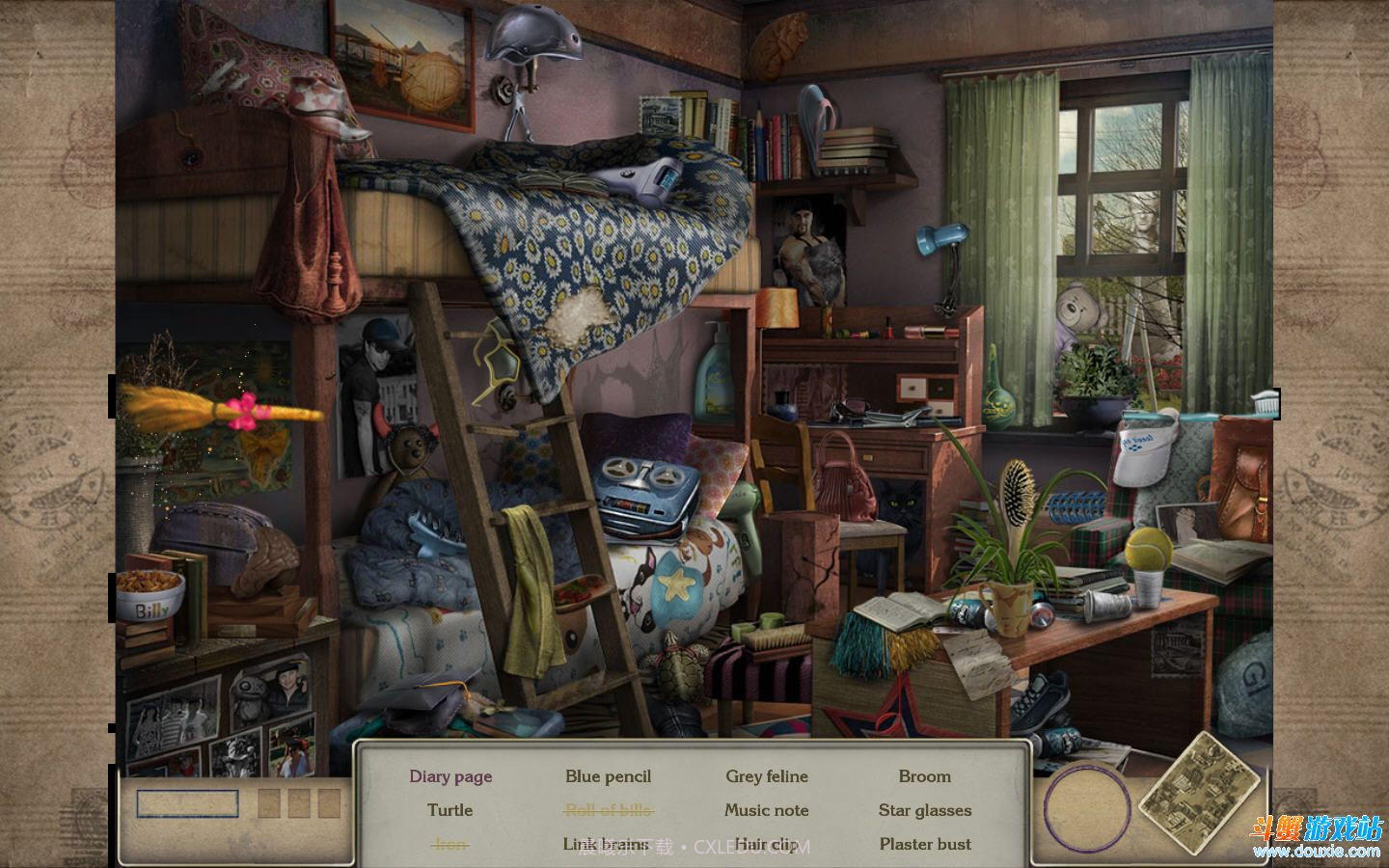Click Star glasses in the item list

[x=924, y=810]
